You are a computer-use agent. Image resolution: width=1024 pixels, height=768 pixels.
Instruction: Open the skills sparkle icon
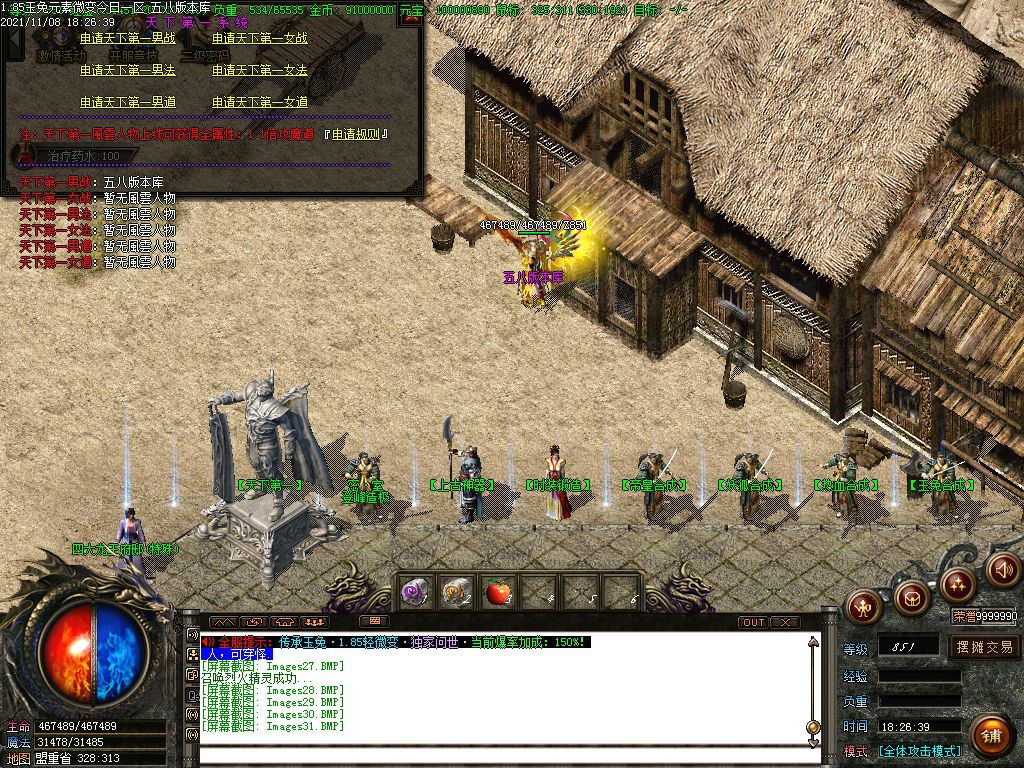tap(958, 583)
